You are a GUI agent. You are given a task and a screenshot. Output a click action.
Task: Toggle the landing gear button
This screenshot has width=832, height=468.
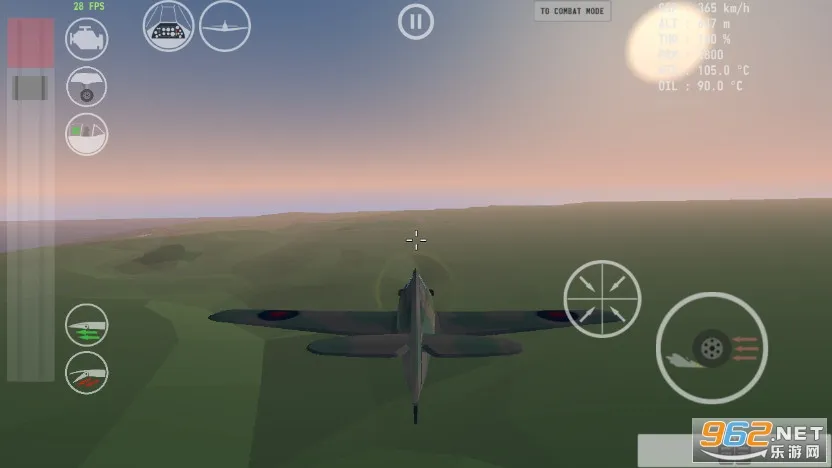click(x=87, y=87)
